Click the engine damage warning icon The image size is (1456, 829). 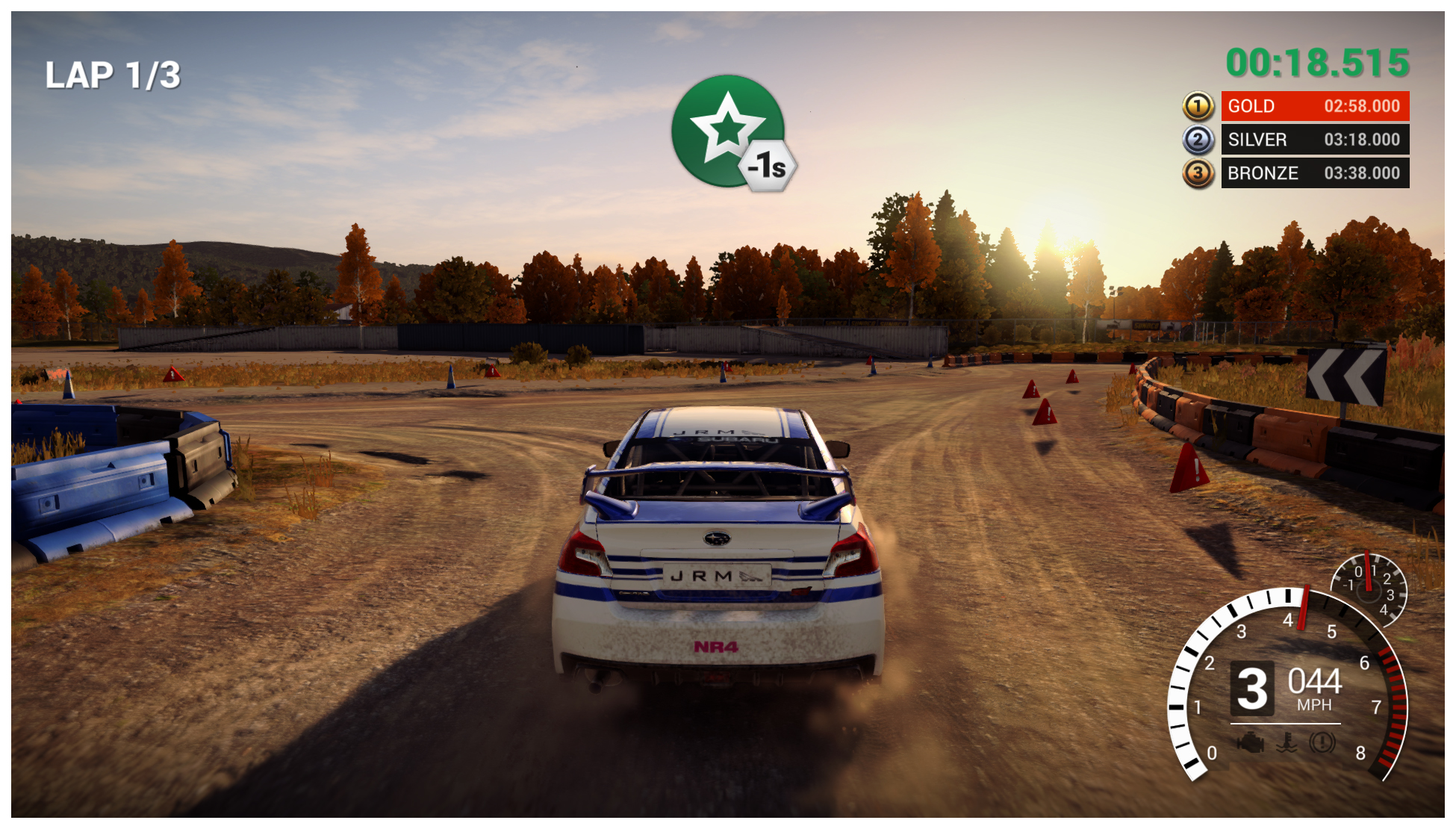pyautogui.click(x=1251, y=742)
